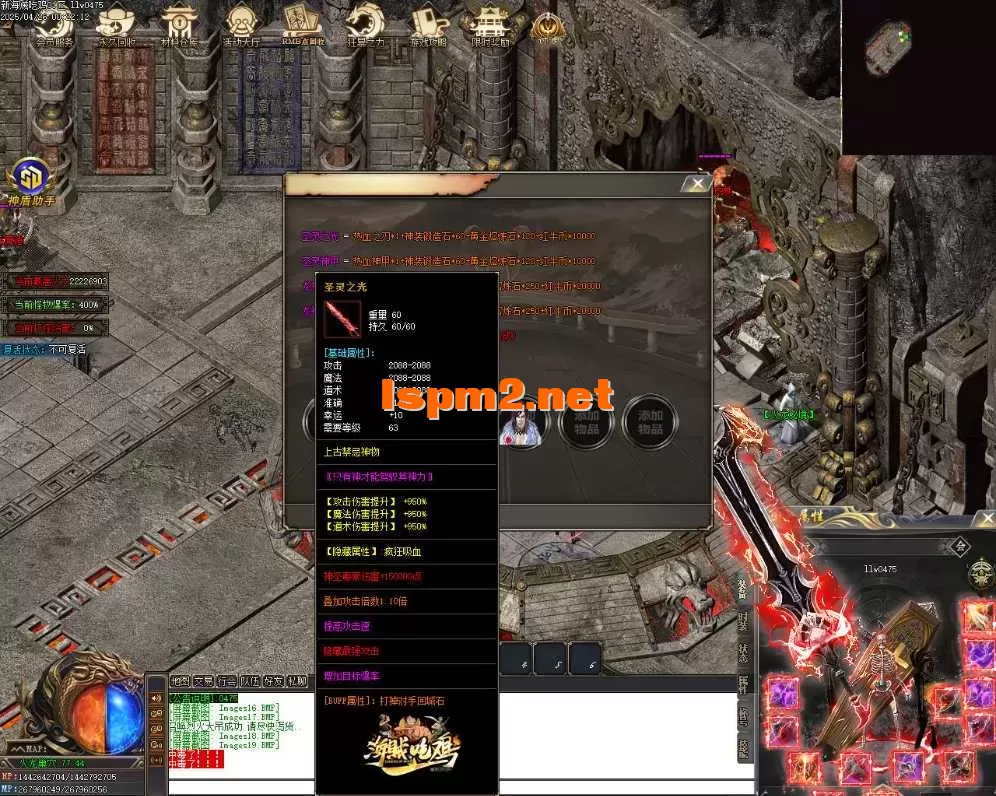The width and height of the screenshot is (996, 796).
Task: Open the 材料仓库 material warehouse
Action: pyautogui.click(x=180, y=26)
